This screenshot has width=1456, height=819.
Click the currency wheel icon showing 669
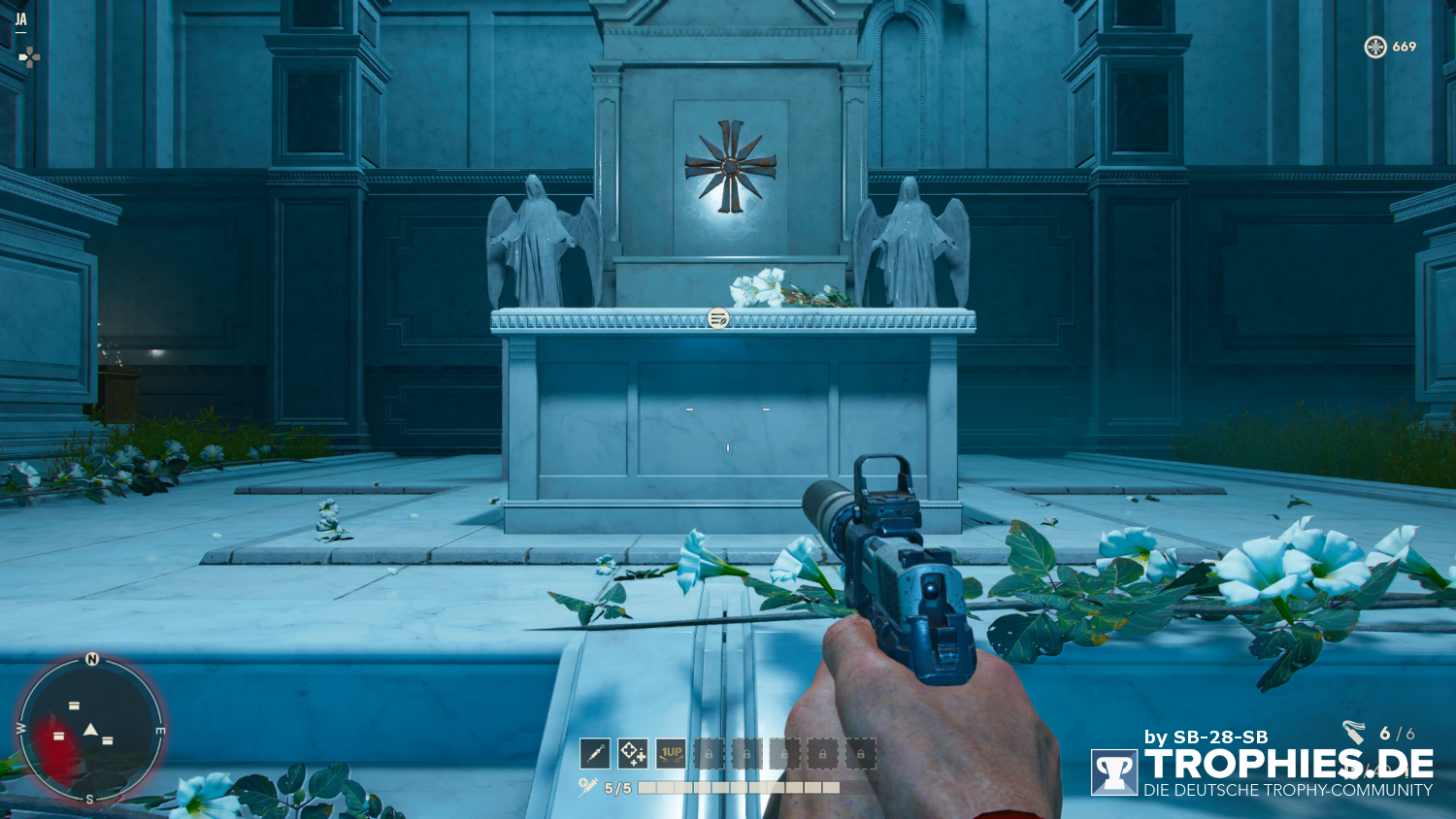(x=1375, y=45)
